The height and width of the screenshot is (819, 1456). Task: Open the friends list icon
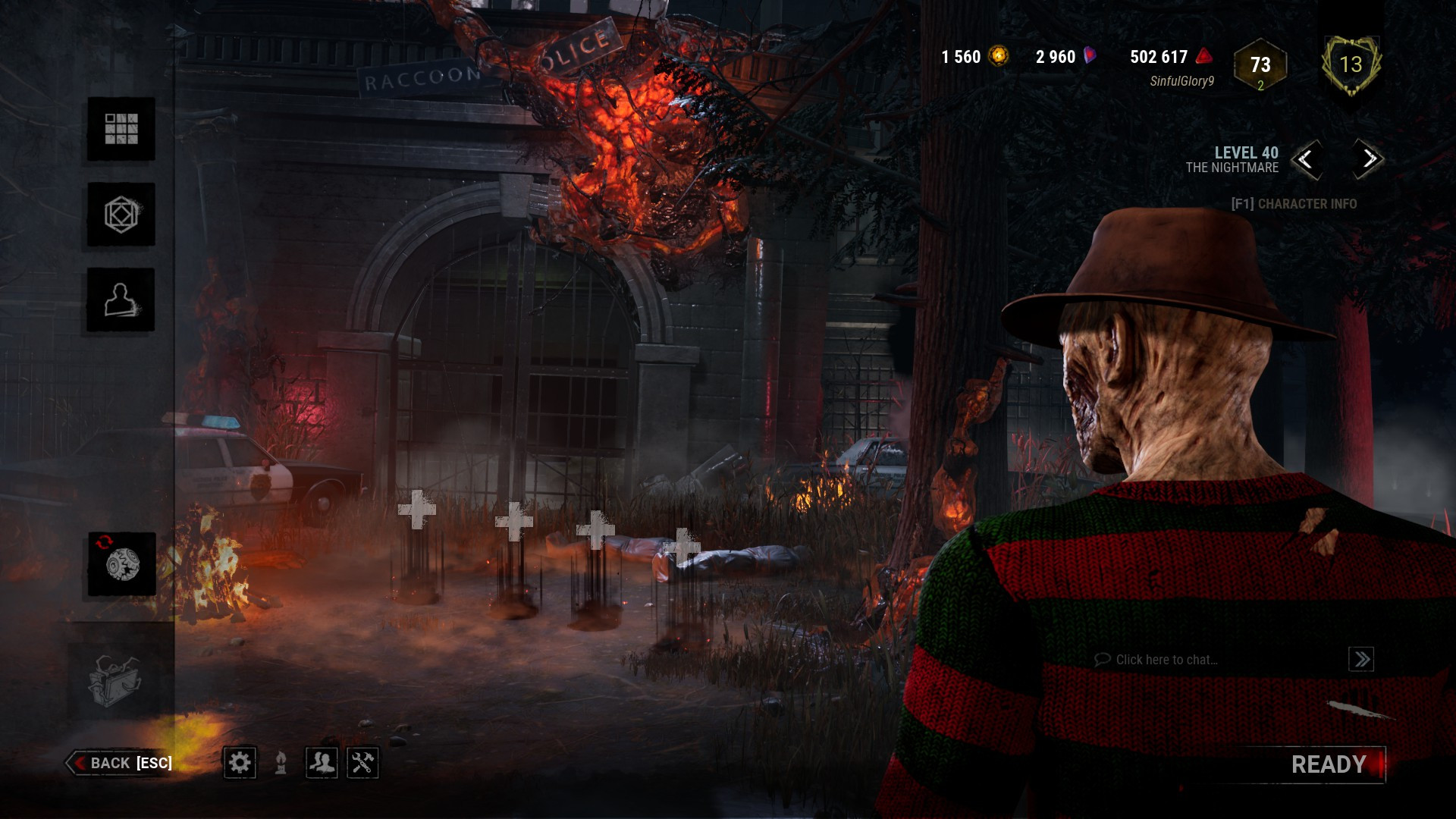pyautogui.click(x=322, y=764)
